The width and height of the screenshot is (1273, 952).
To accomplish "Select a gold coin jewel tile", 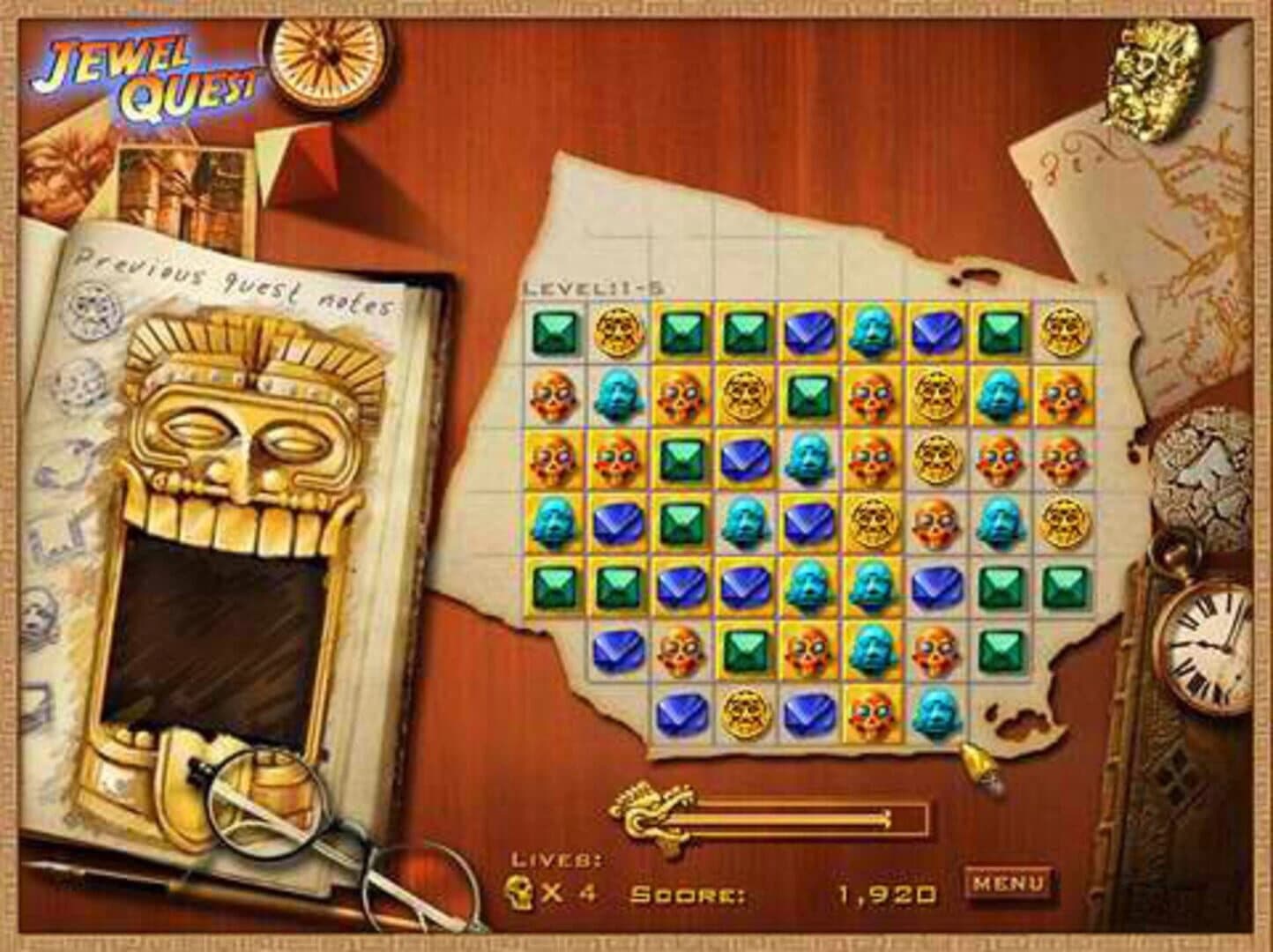I will point(621,334).
